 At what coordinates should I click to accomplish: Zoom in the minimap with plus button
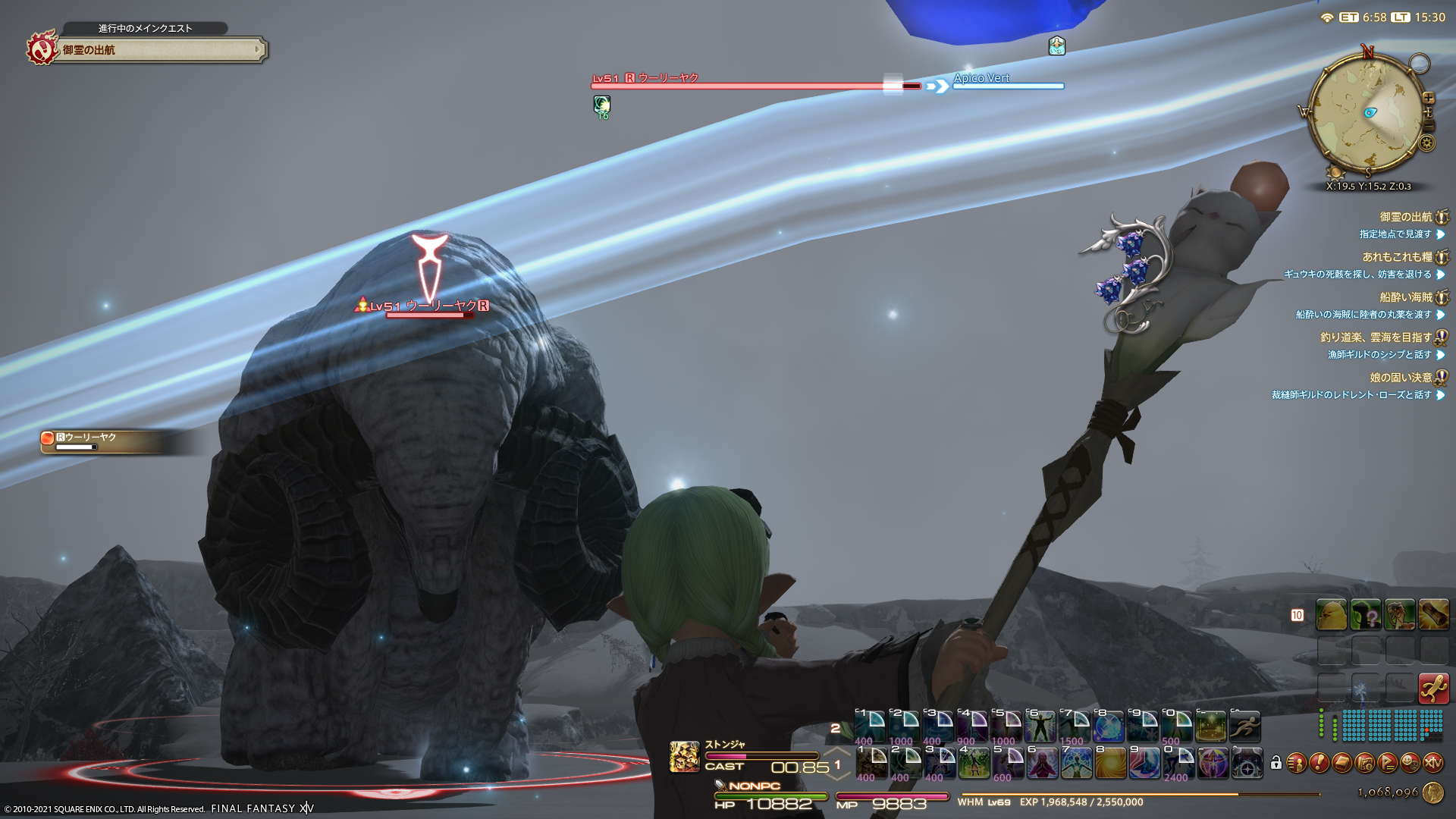pos(1429,98)
